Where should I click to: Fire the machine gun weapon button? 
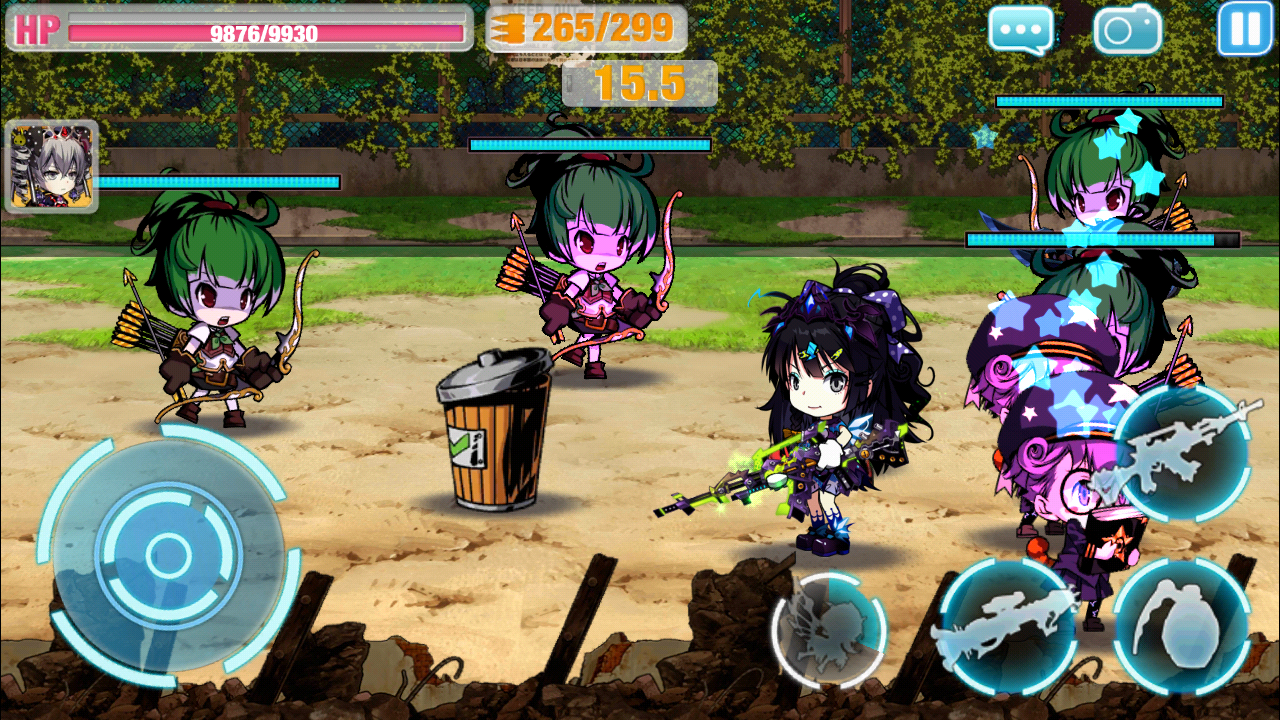(1183, 453)
